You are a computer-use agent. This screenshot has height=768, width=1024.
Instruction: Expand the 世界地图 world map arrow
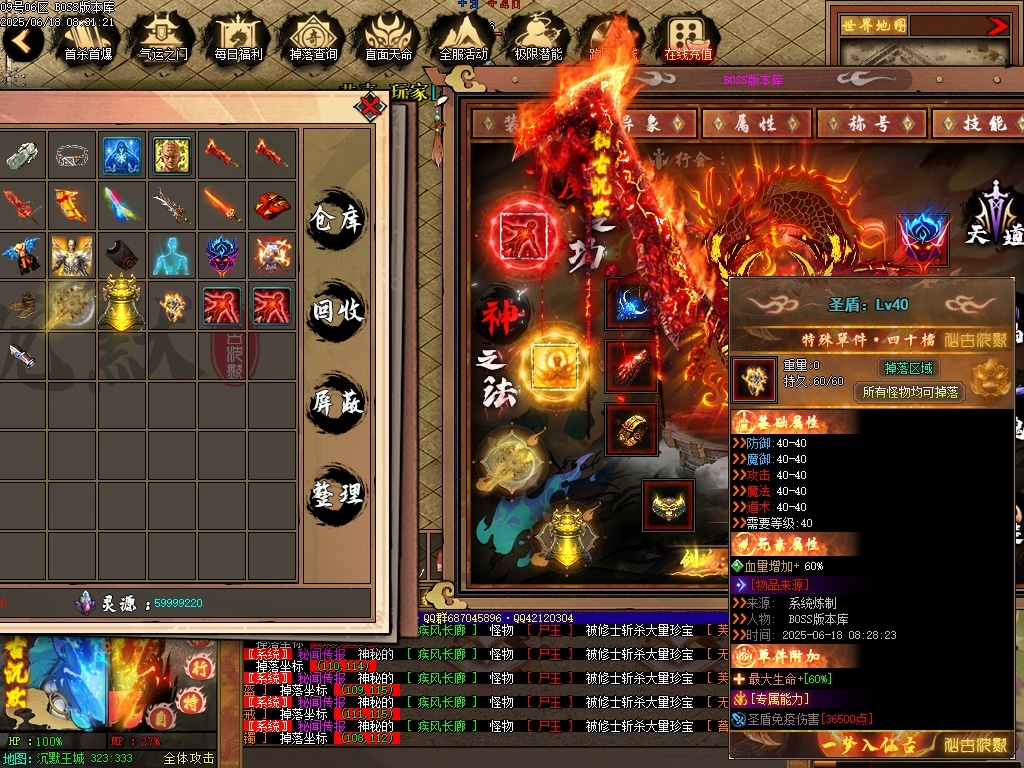tap(997, 26)
